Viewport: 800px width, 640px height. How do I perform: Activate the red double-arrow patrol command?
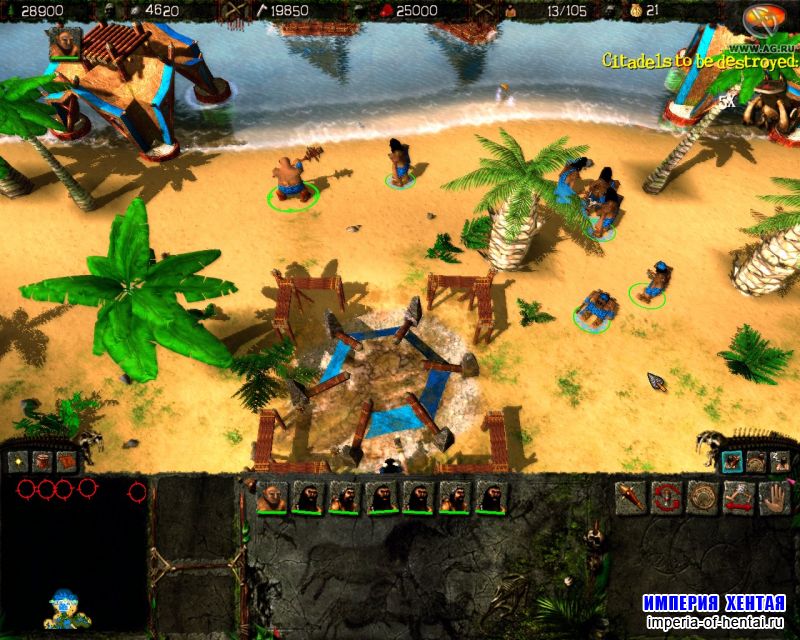click(x=739, y=497)
